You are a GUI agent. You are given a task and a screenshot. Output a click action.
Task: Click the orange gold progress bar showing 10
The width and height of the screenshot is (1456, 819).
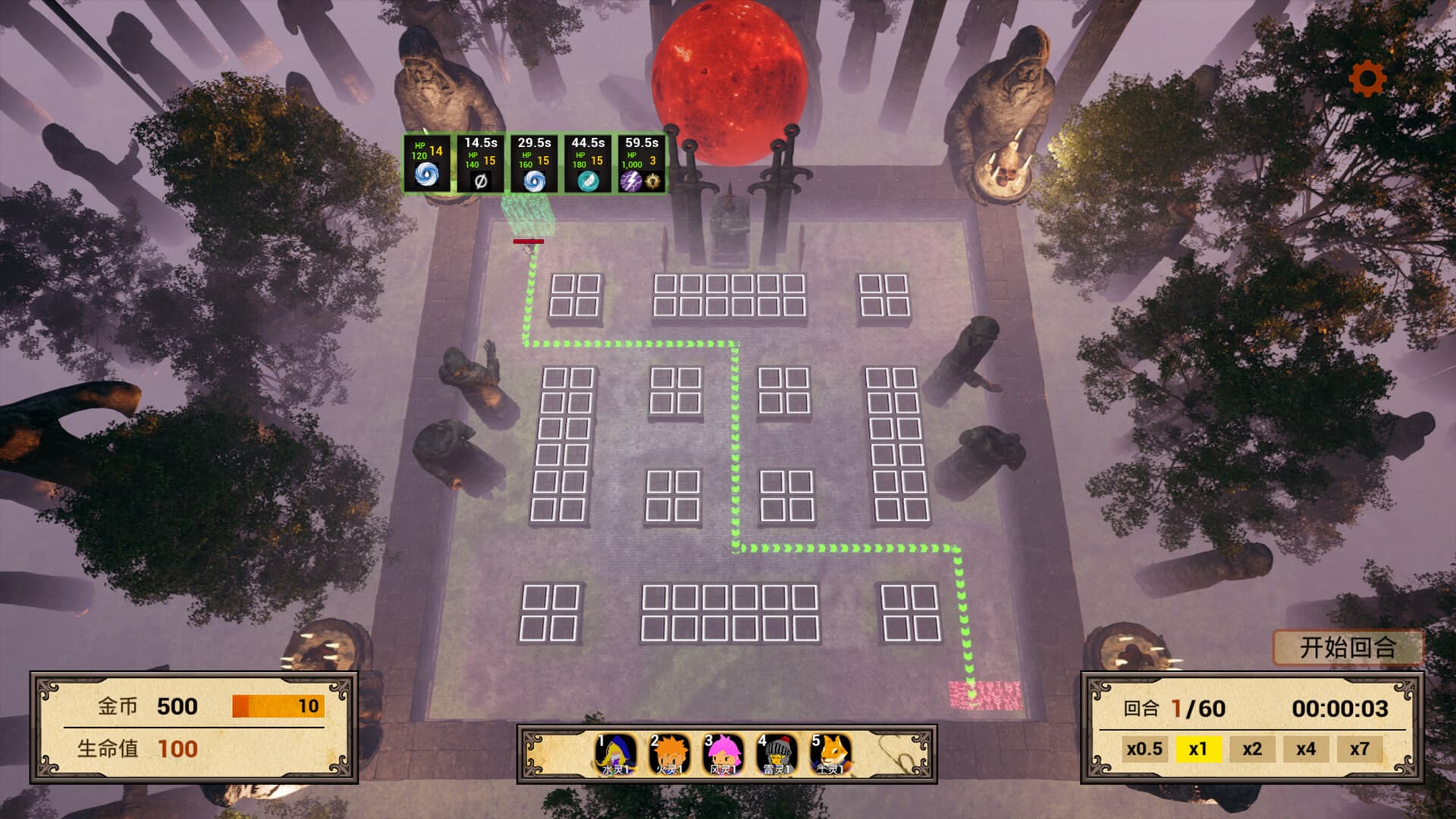tap(278, 706)
